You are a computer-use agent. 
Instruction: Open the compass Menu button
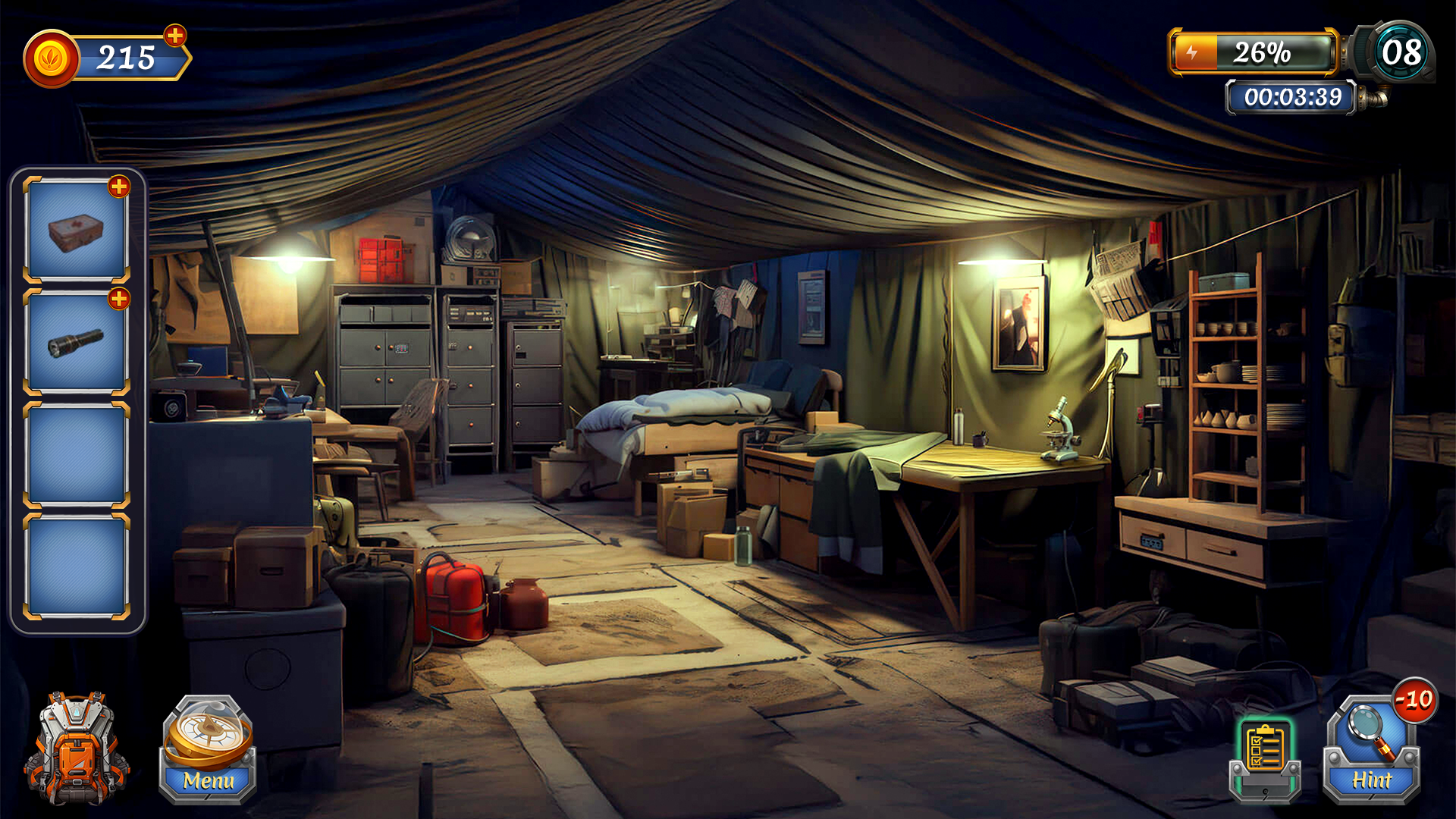click(x=207, y=749)
